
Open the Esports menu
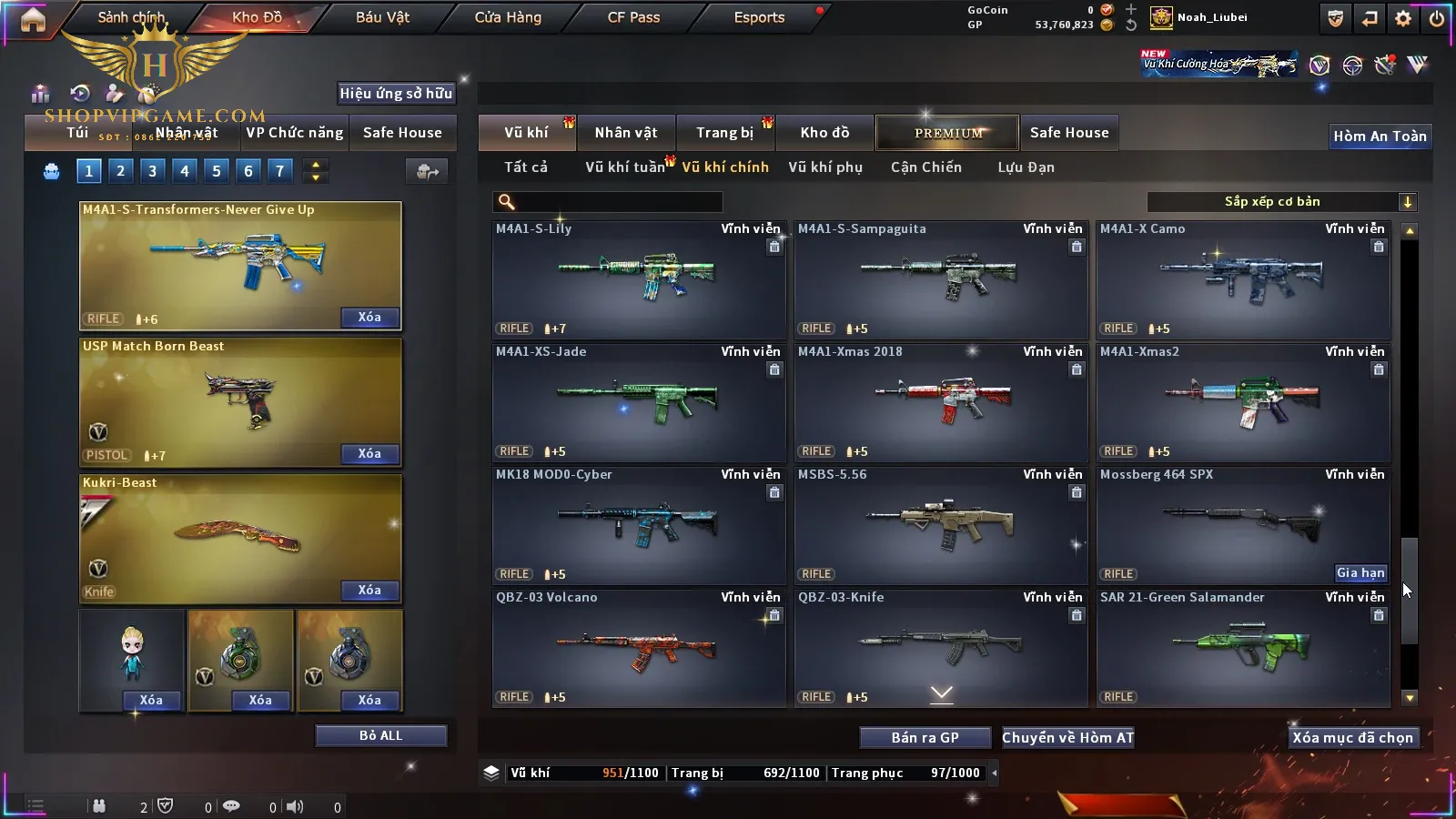pos(759,17)
